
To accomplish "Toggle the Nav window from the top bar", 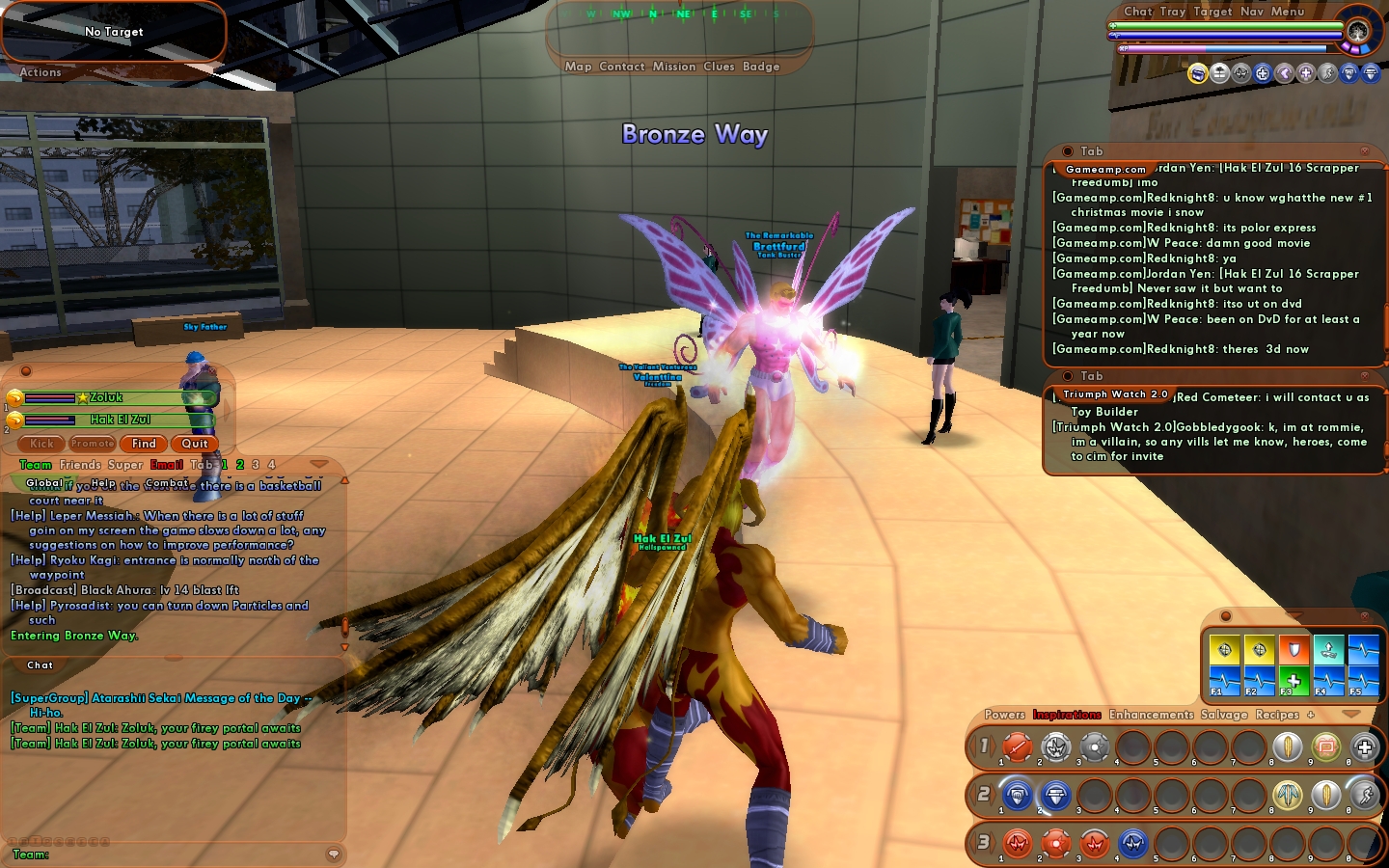I will [x=1252, y=12].
